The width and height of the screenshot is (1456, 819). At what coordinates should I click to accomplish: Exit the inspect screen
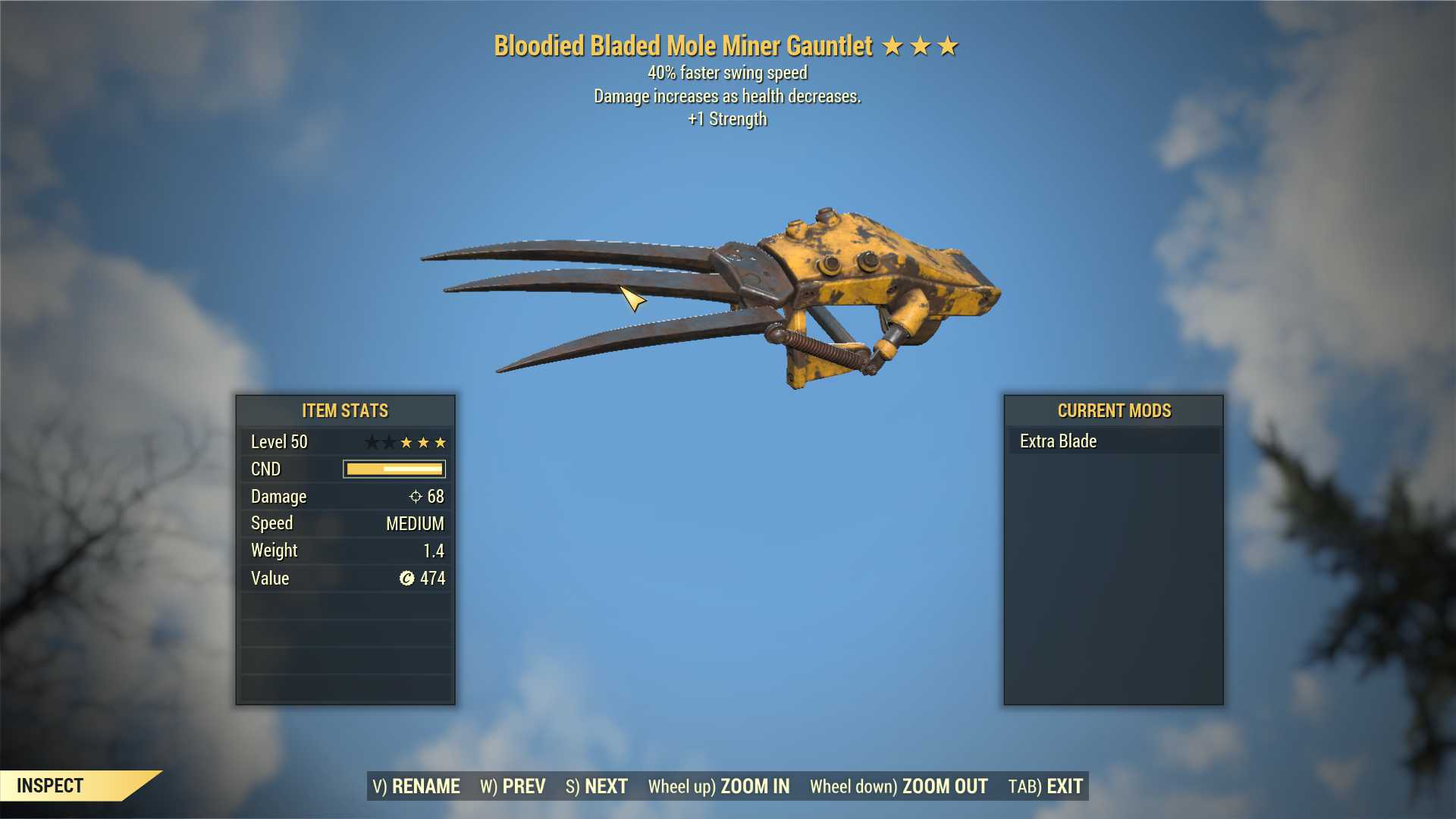point(1045,786)
